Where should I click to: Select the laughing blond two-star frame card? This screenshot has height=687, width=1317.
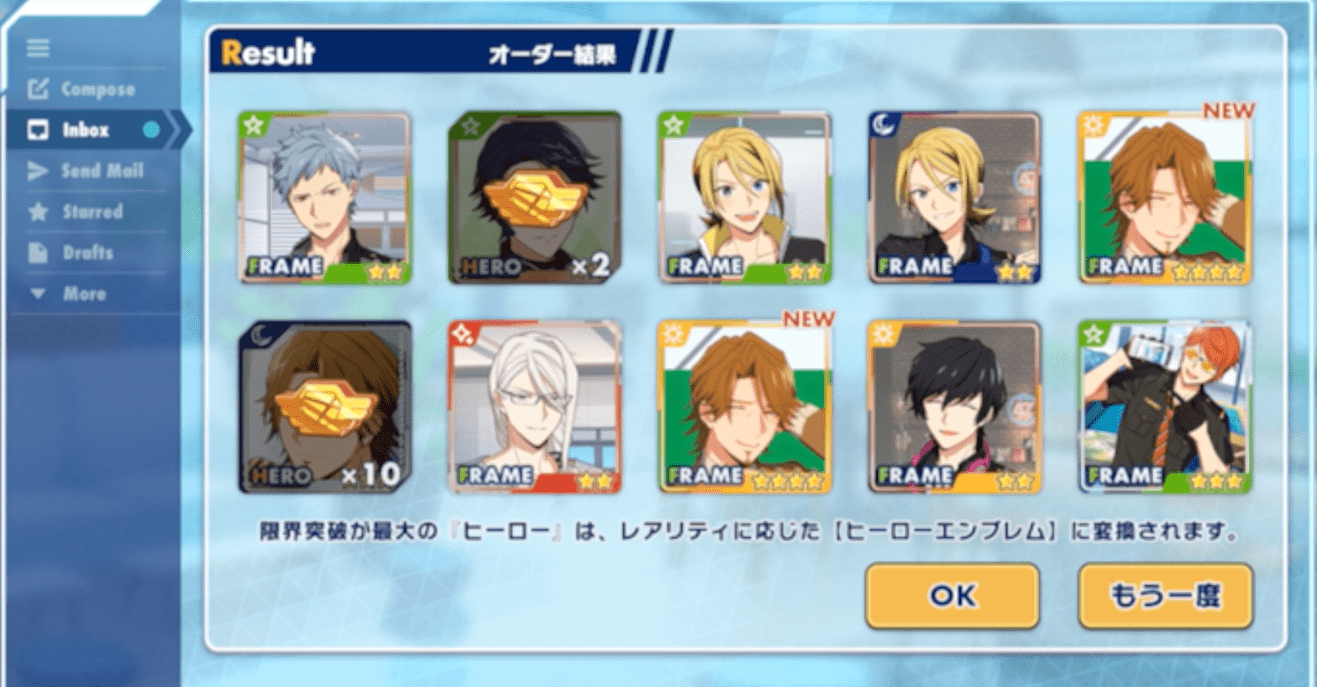pos(744,198)
